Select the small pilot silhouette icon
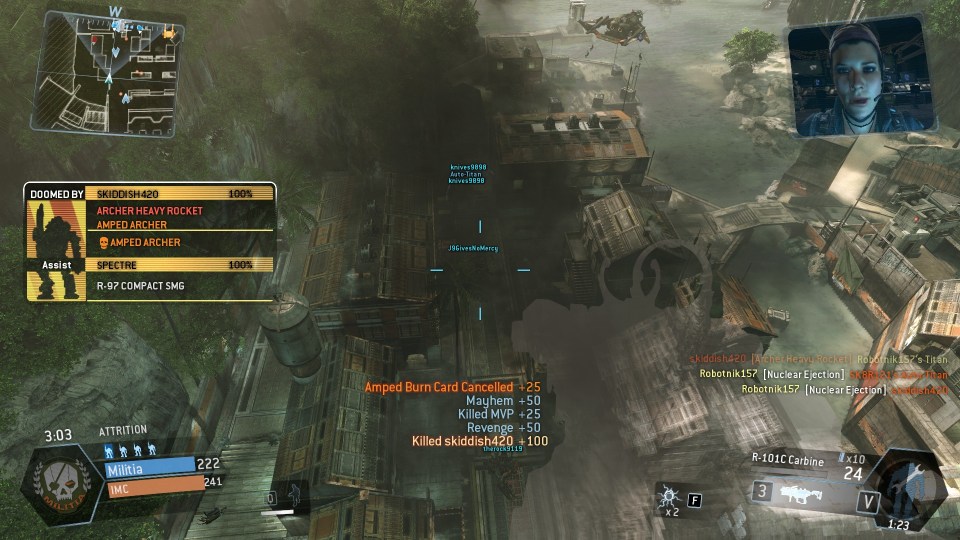 point(294,494)
